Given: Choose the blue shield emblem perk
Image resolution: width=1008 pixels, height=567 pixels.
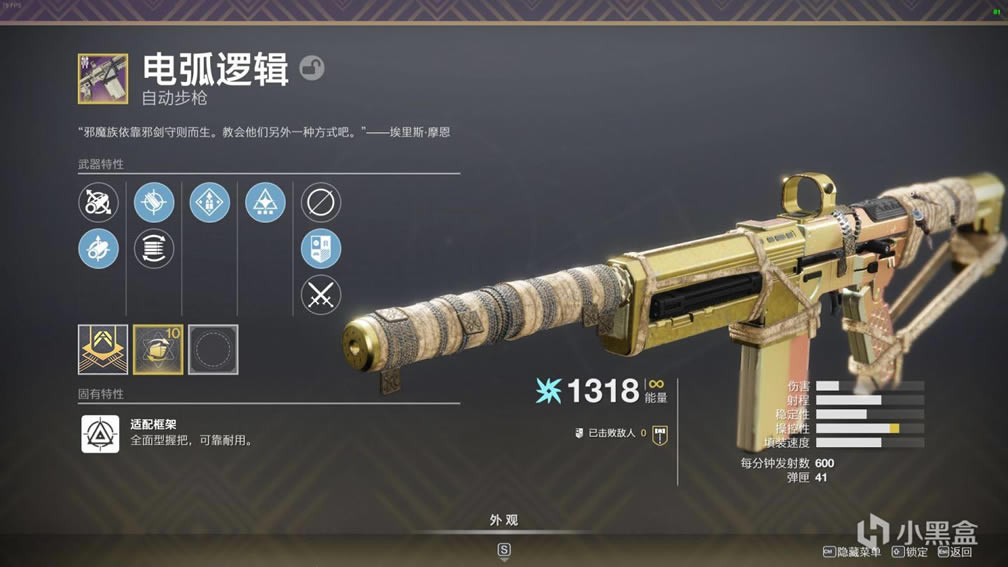Looking at the screenshot, I should pyautogui.click(x=321, y=249).
